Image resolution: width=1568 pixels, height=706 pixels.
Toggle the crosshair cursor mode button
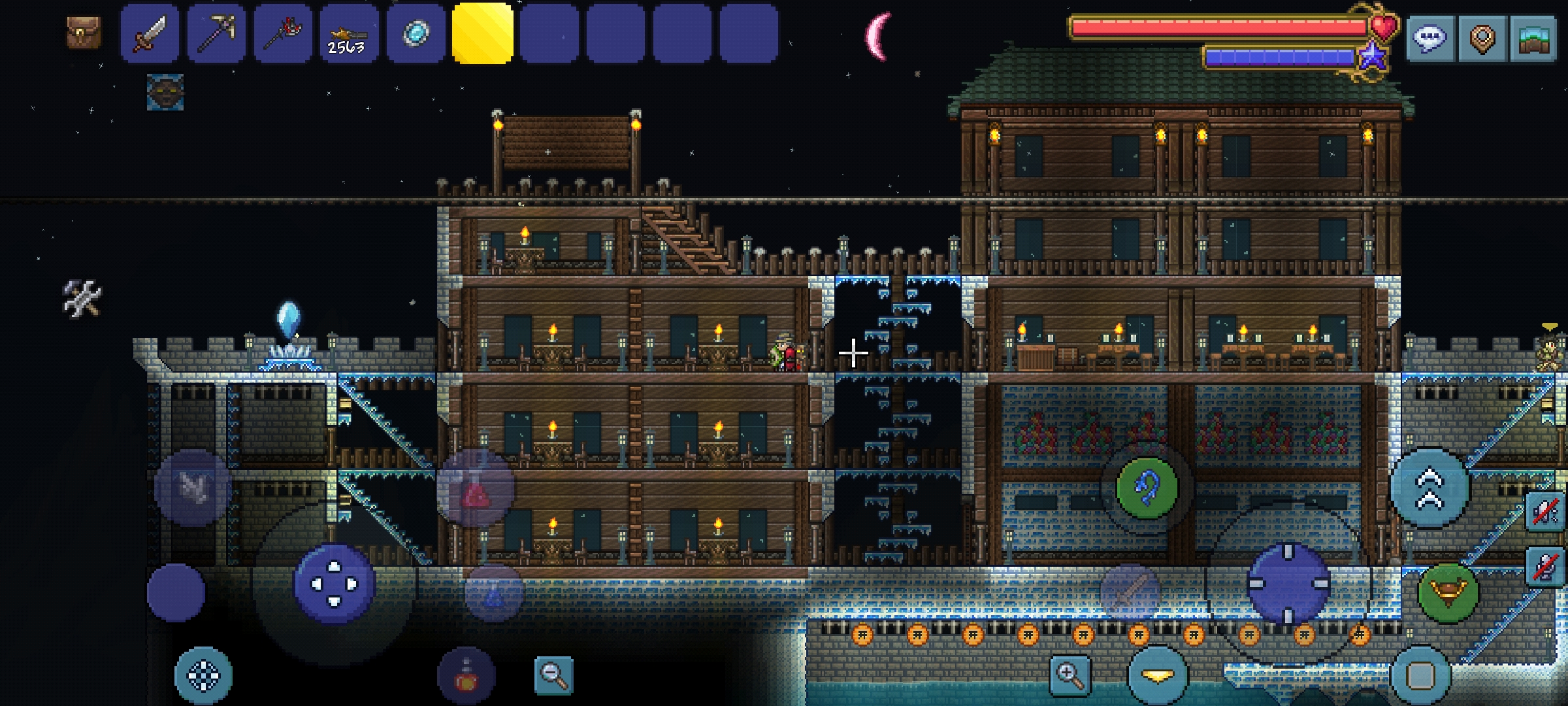coord(203,676)
